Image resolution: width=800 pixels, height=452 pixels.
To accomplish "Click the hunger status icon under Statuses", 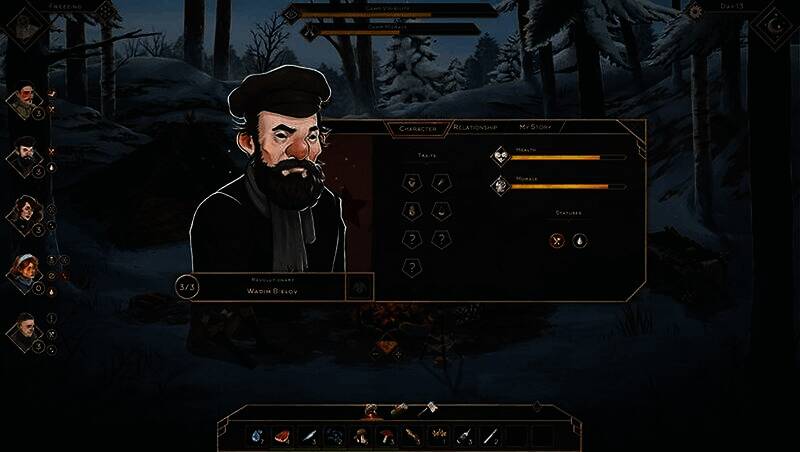I will (558, 240).
